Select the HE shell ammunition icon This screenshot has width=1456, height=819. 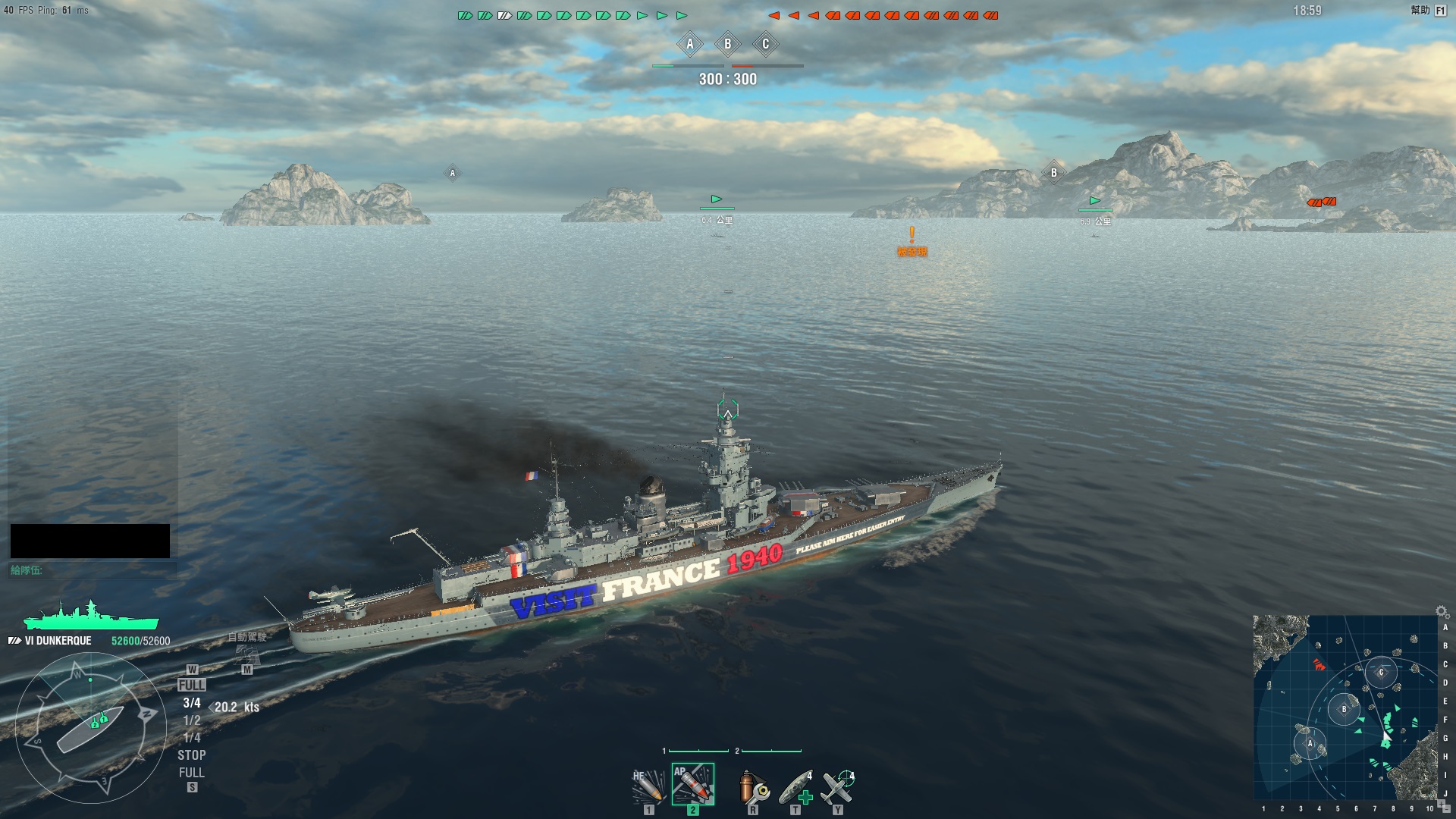click(648, 786)
